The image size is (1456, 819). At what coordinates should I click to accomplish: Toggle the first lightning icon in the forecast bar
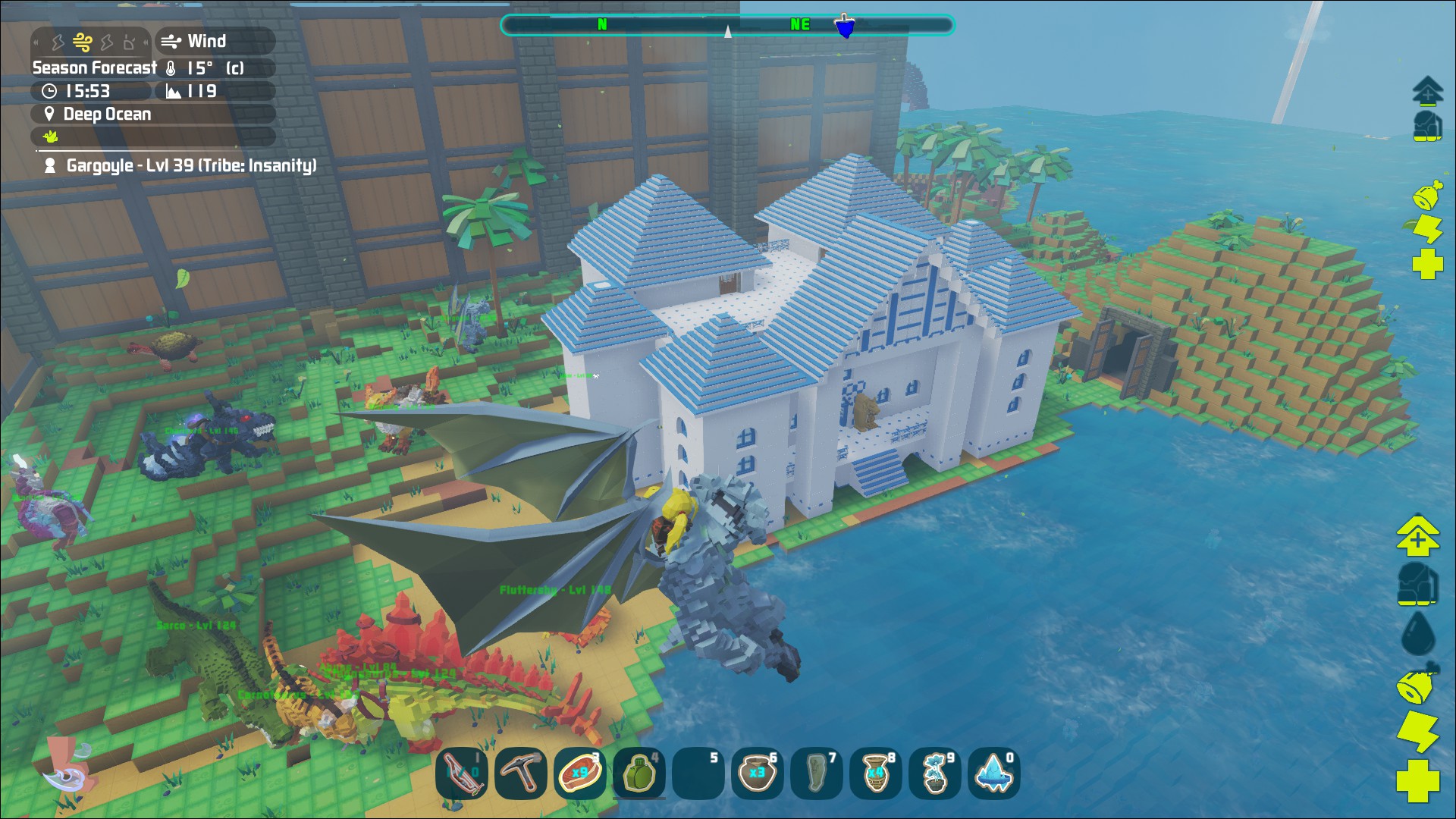coord(59,42)
